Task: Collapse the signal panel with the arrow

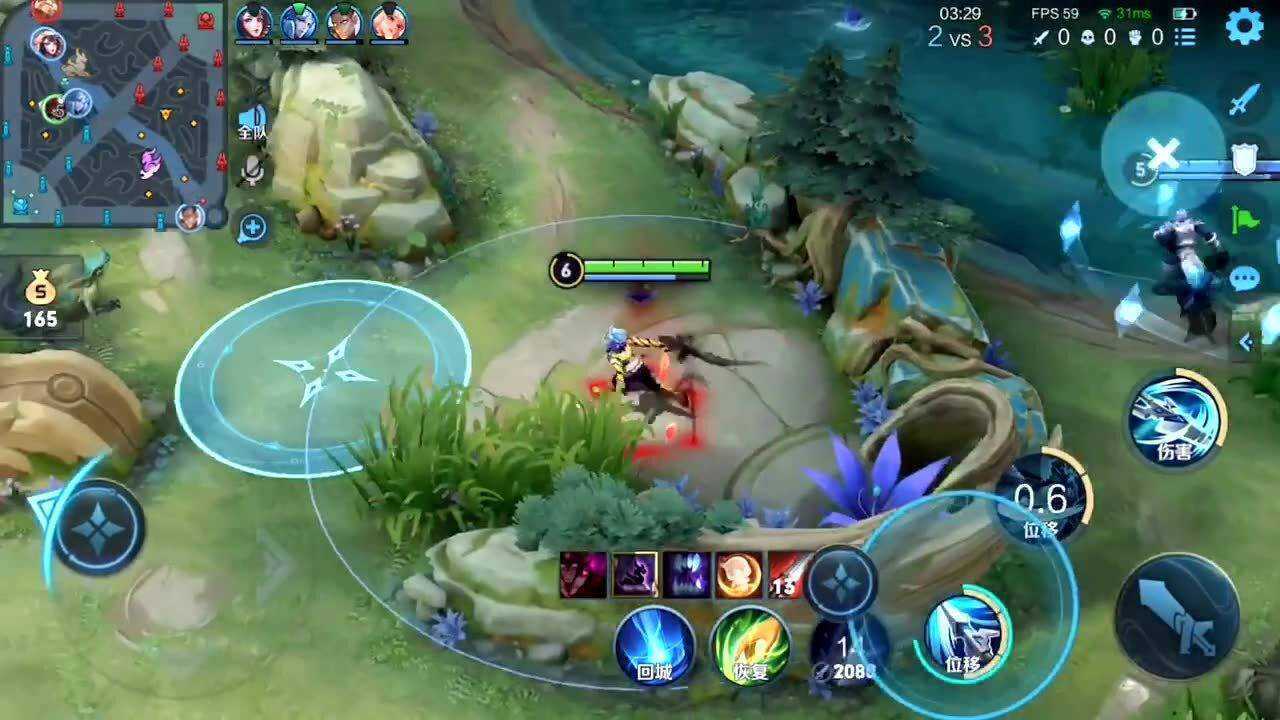Action: (1246, 343)
